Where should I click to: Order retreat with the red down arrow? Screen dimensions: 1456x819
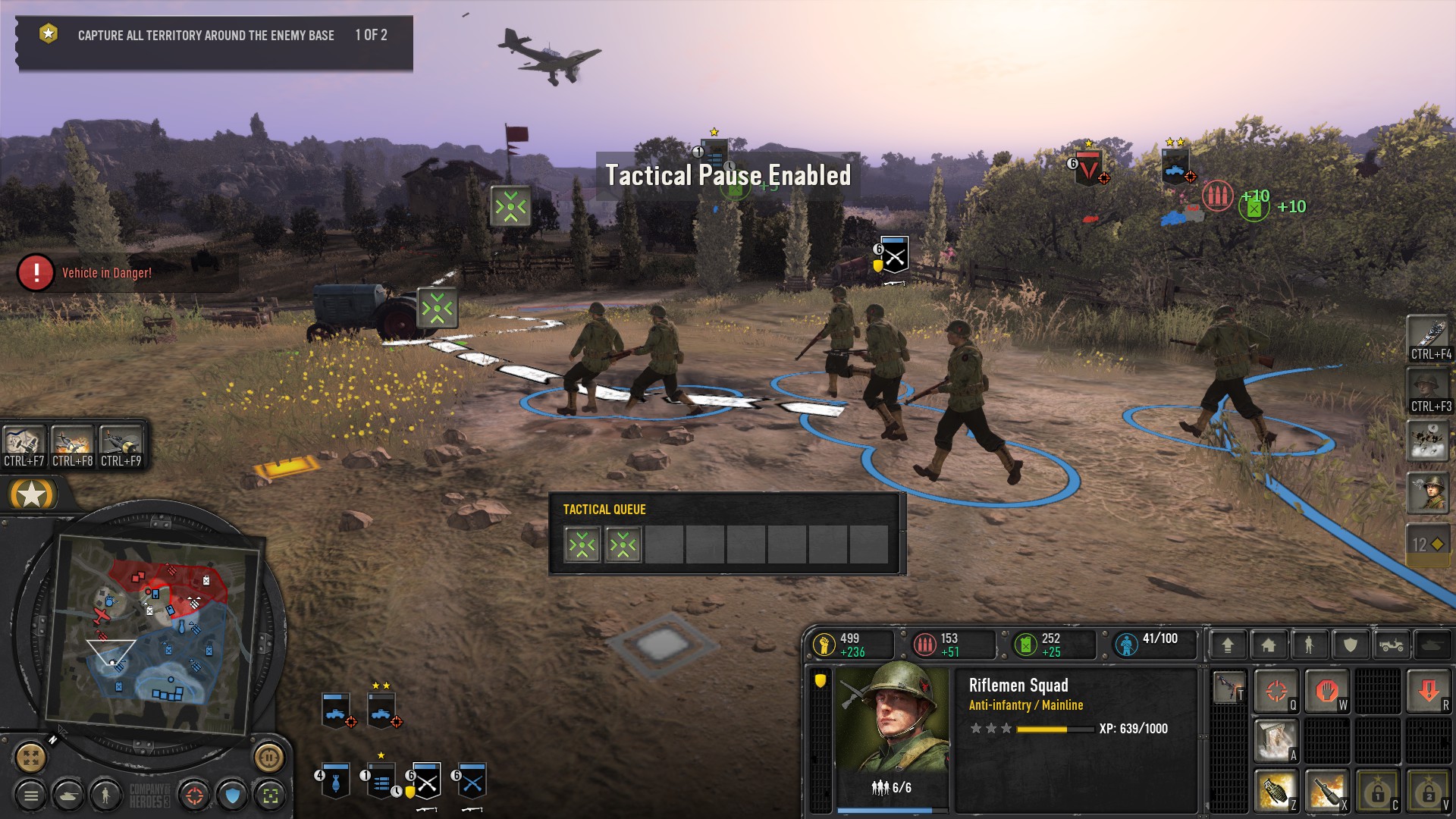pyautogui.click(x=1429, y=690)
